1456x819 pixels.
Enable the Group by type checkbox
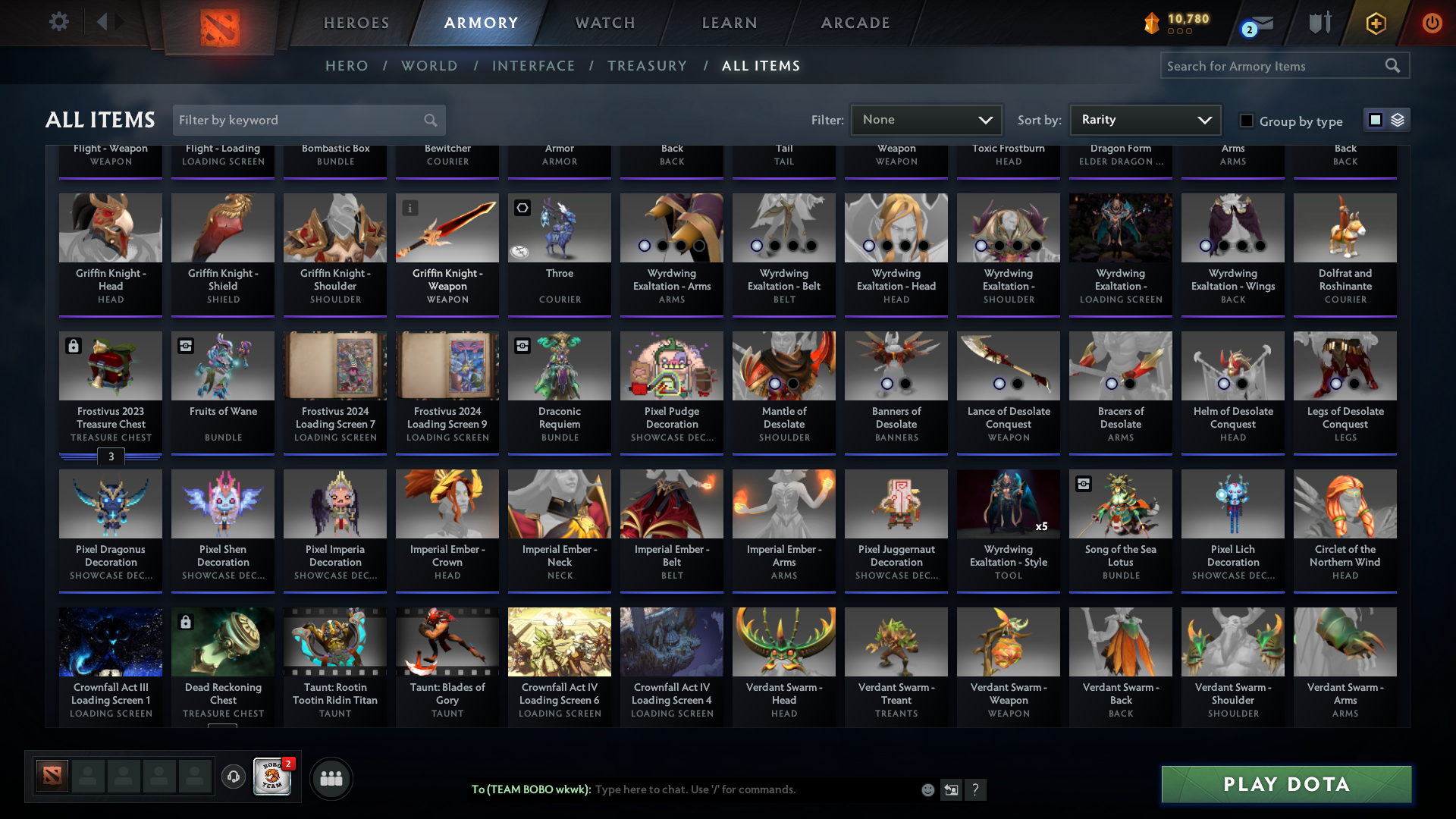1246,121
